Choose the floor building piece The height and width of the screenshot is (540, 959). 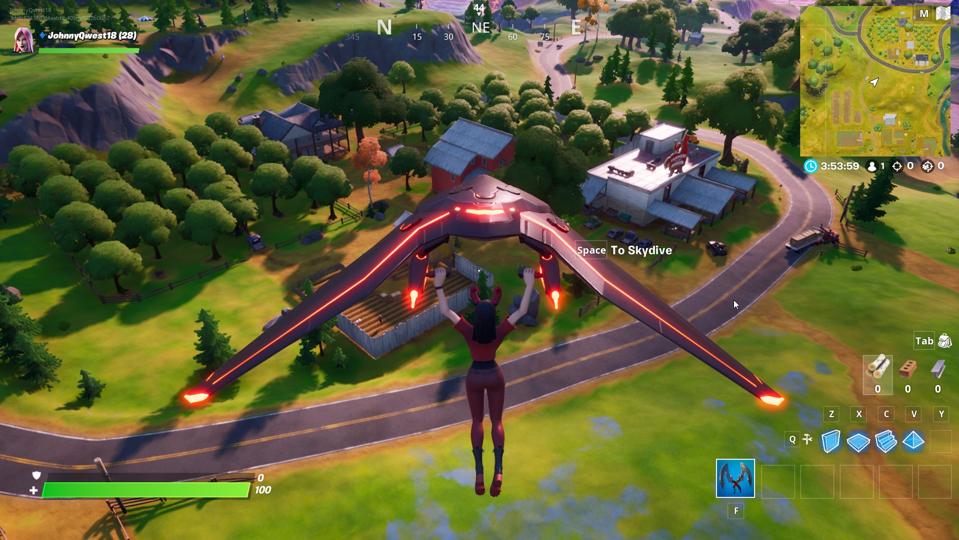coord(858,441)
